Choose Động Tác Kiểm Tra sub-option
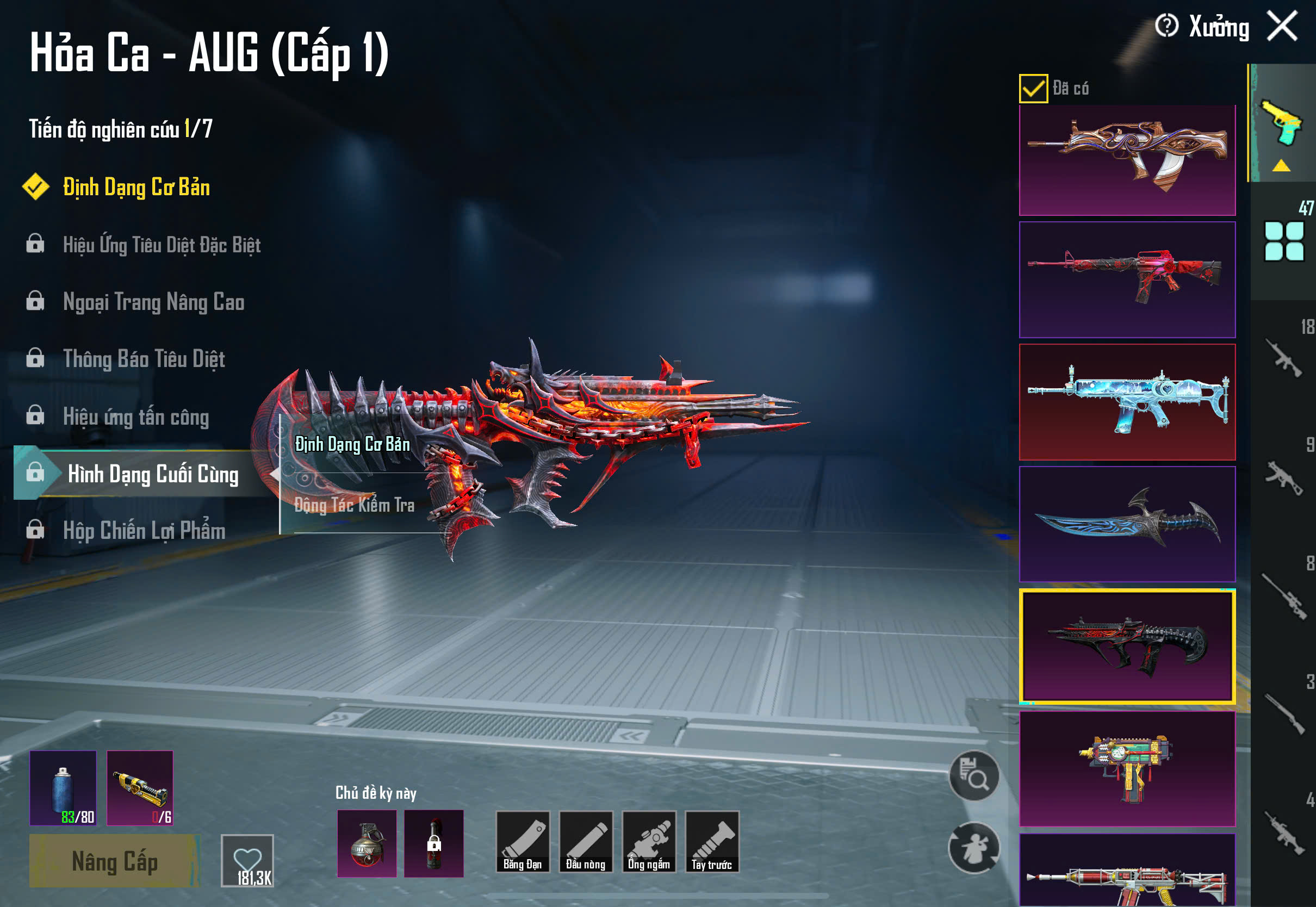The height and width of the screenshot is (907, 1316). [354, 505]
